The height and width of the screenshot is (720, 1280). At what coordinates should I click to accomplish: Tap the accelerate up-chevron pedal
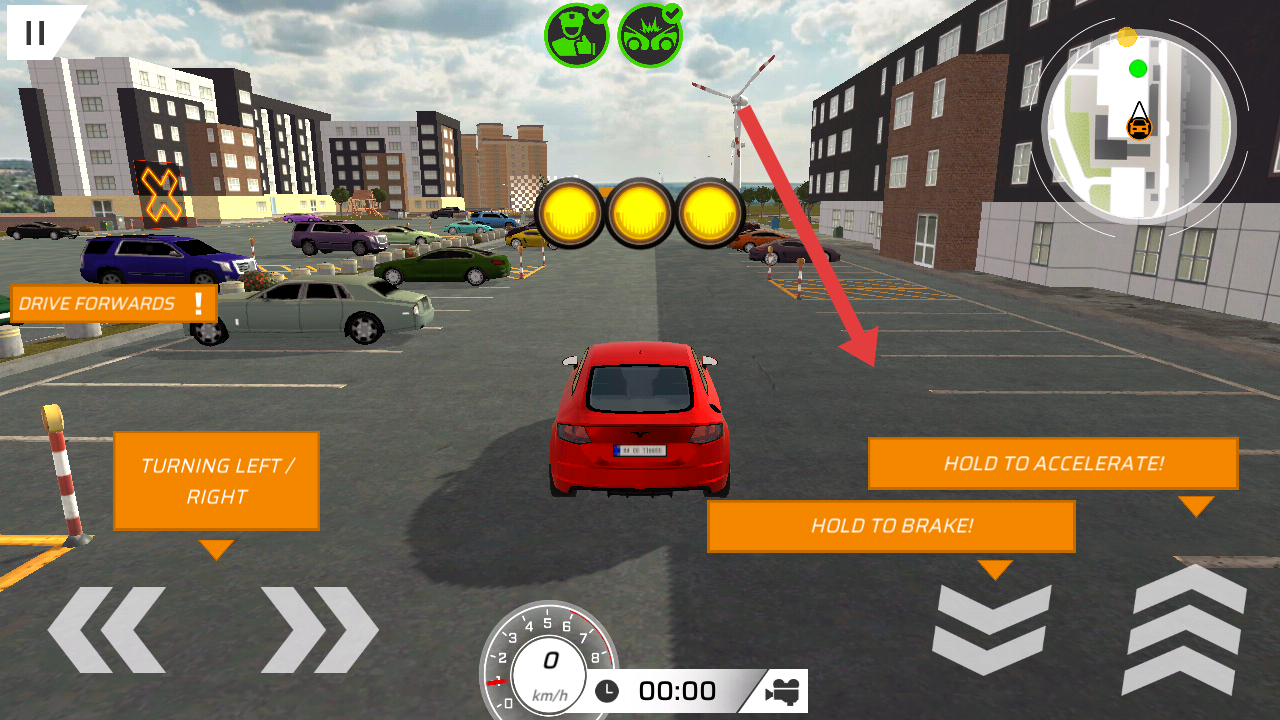coord(1189,629)
